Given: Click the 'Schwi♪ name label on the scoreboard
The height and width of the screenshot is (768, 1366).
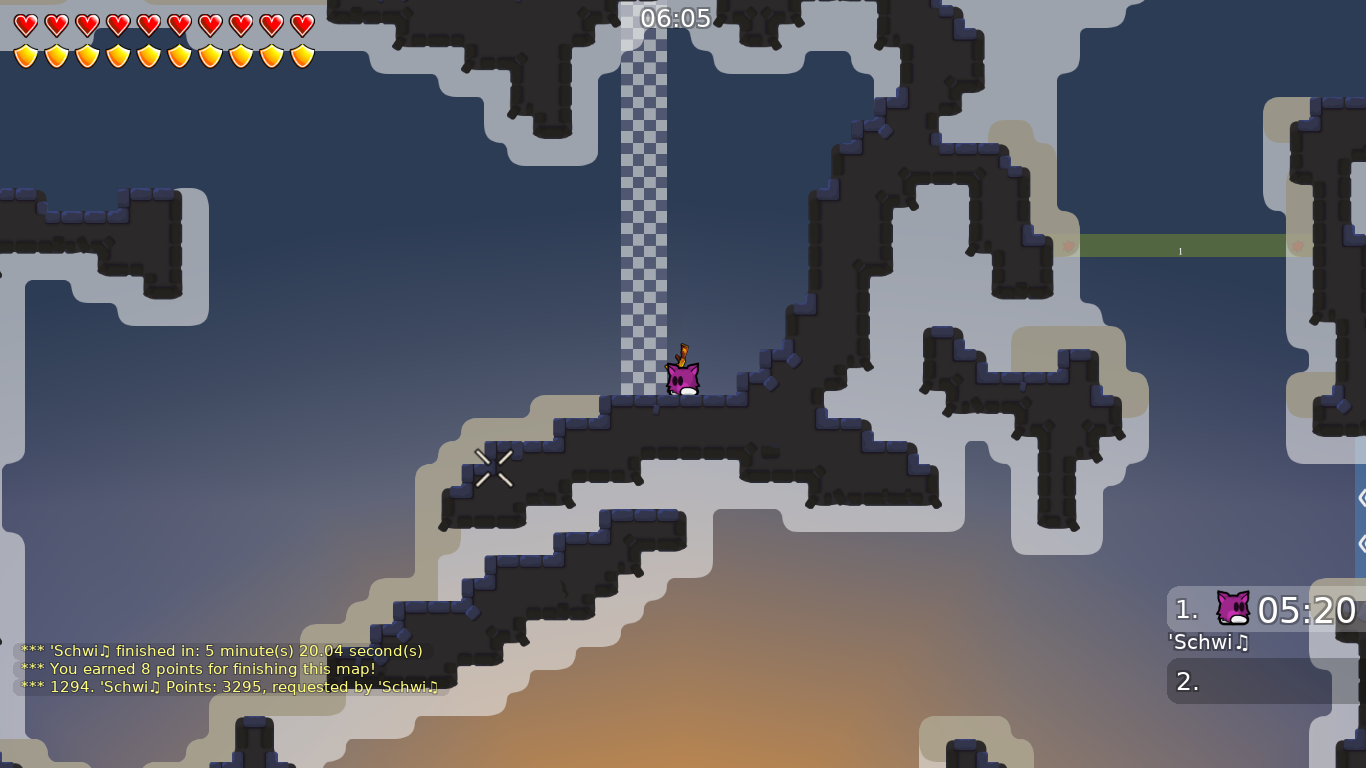Looking at the screenshot, I should pos(1207,643).
